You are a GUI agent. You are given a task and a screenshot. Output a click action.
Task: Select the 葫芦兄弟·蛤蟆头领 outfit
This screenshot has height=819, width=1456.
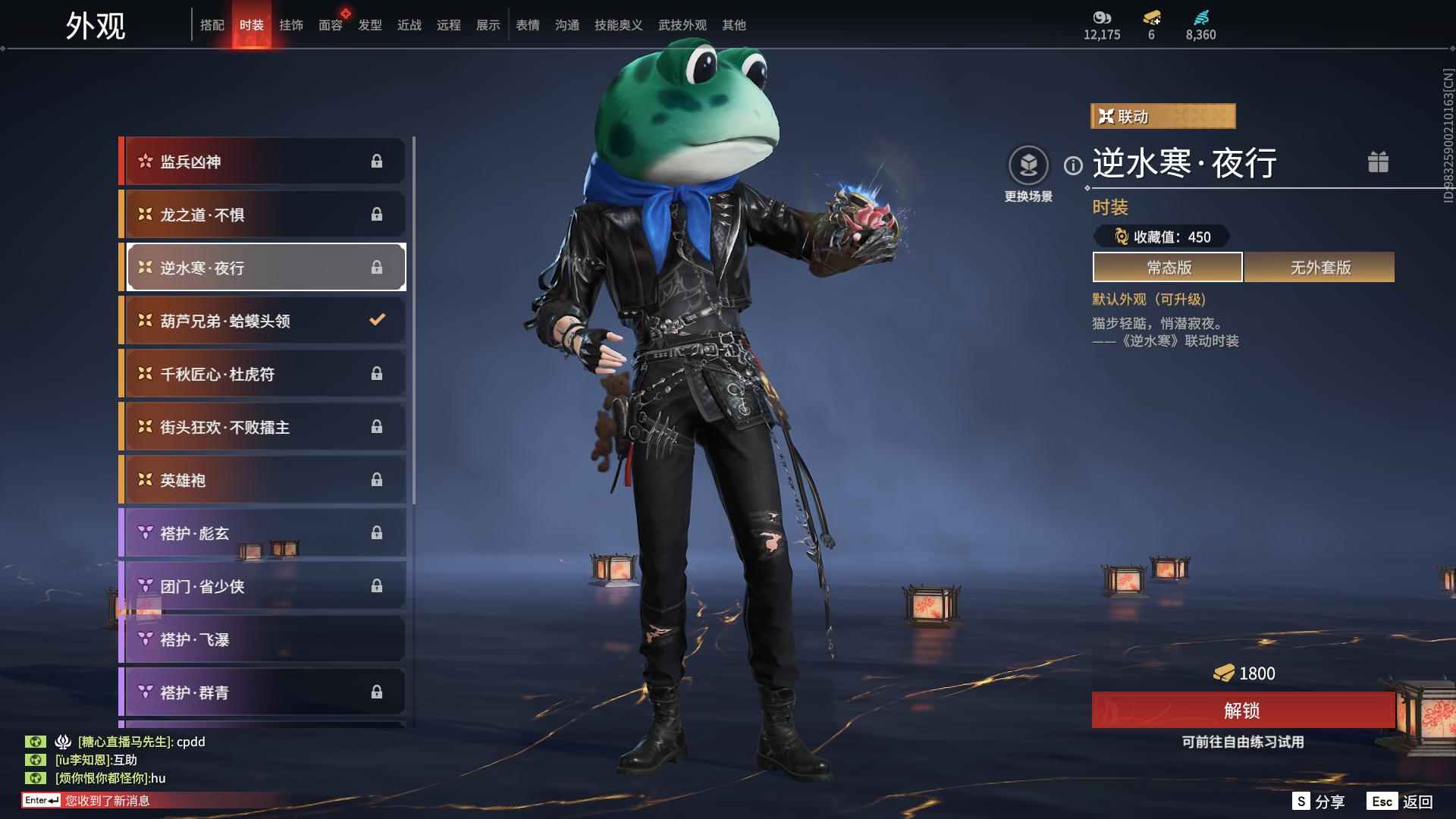[262, 321]
